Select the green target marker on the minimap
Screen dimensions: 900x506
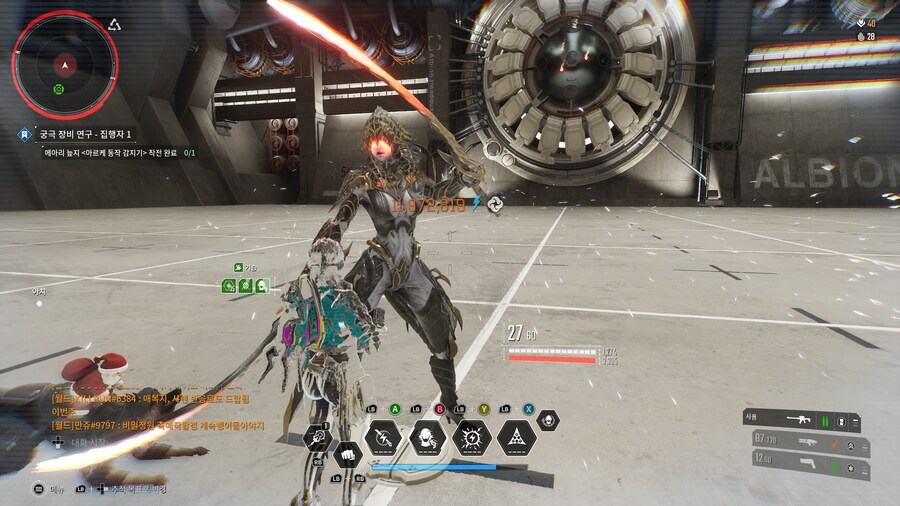point(59,89)
